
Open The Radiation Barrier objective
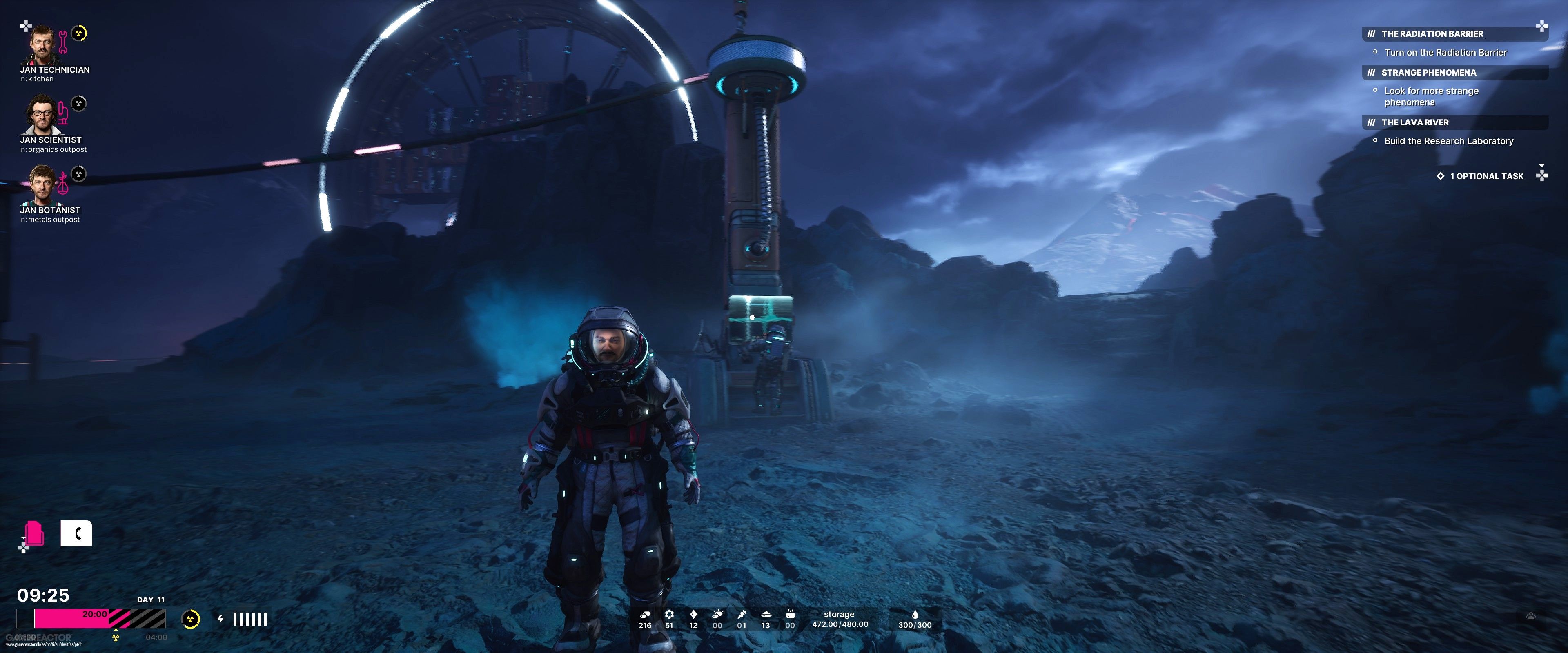coord(1432,34)
